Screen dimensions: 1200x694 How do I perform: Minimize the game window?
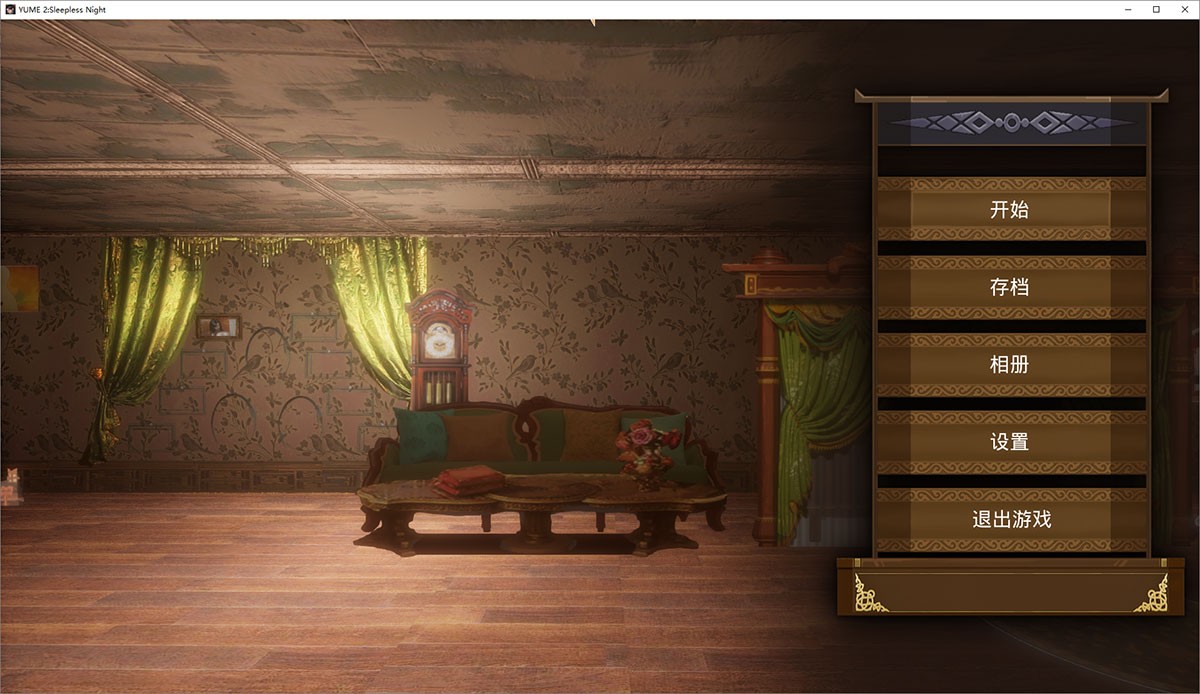[1129, 9]
